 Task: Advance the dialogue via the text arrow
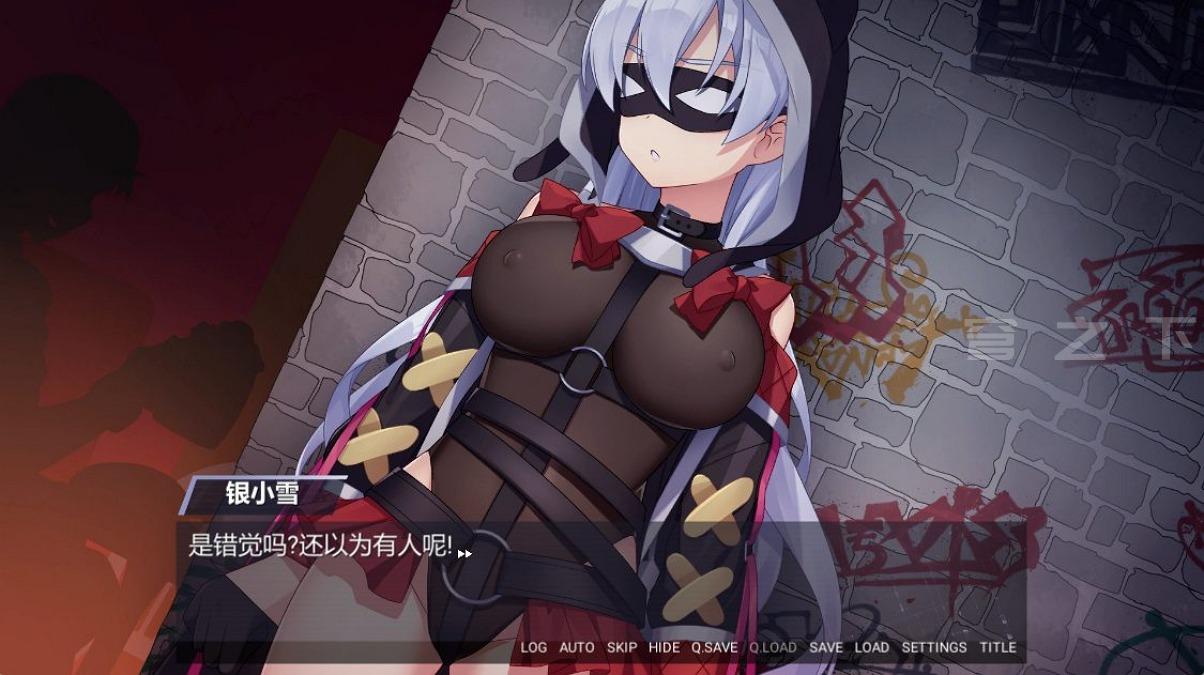[x=465, y=552]
